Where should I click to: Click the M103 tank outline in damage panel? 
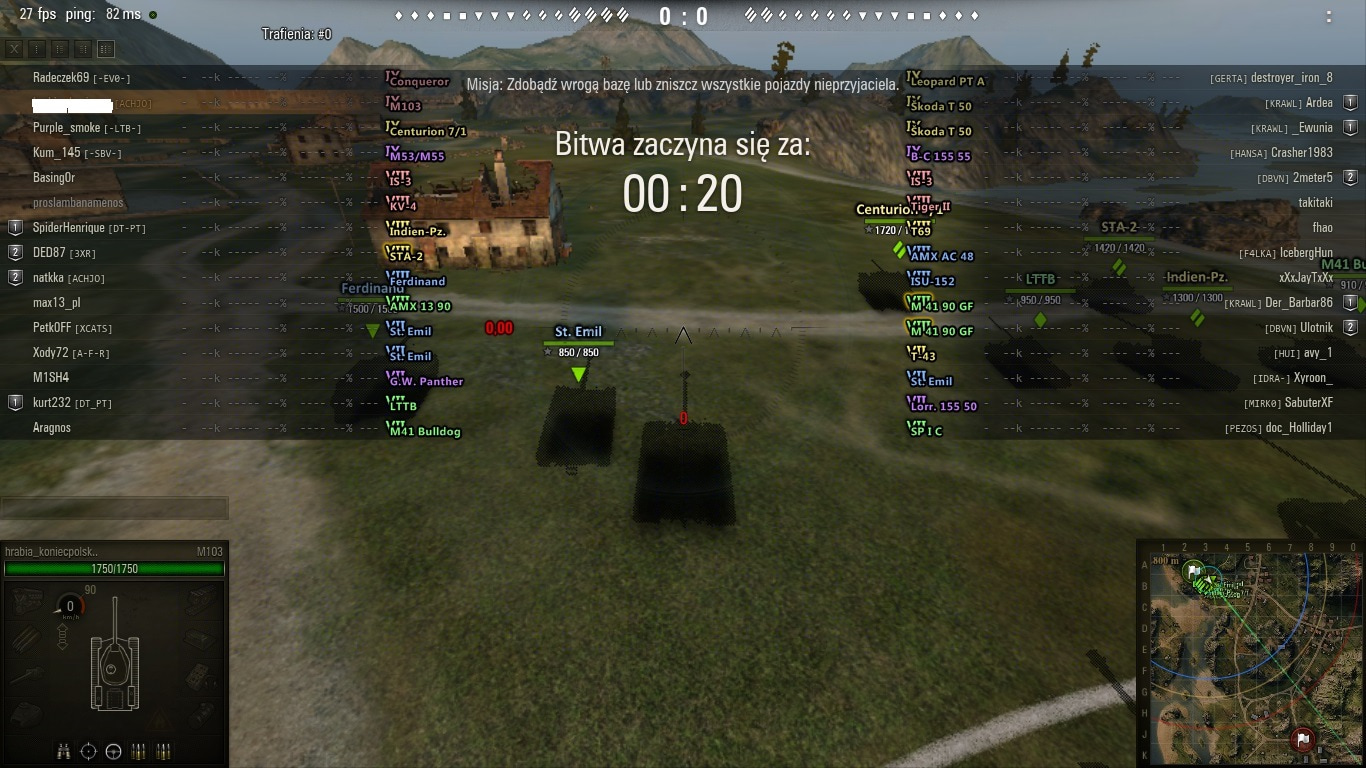coord(115,660)
